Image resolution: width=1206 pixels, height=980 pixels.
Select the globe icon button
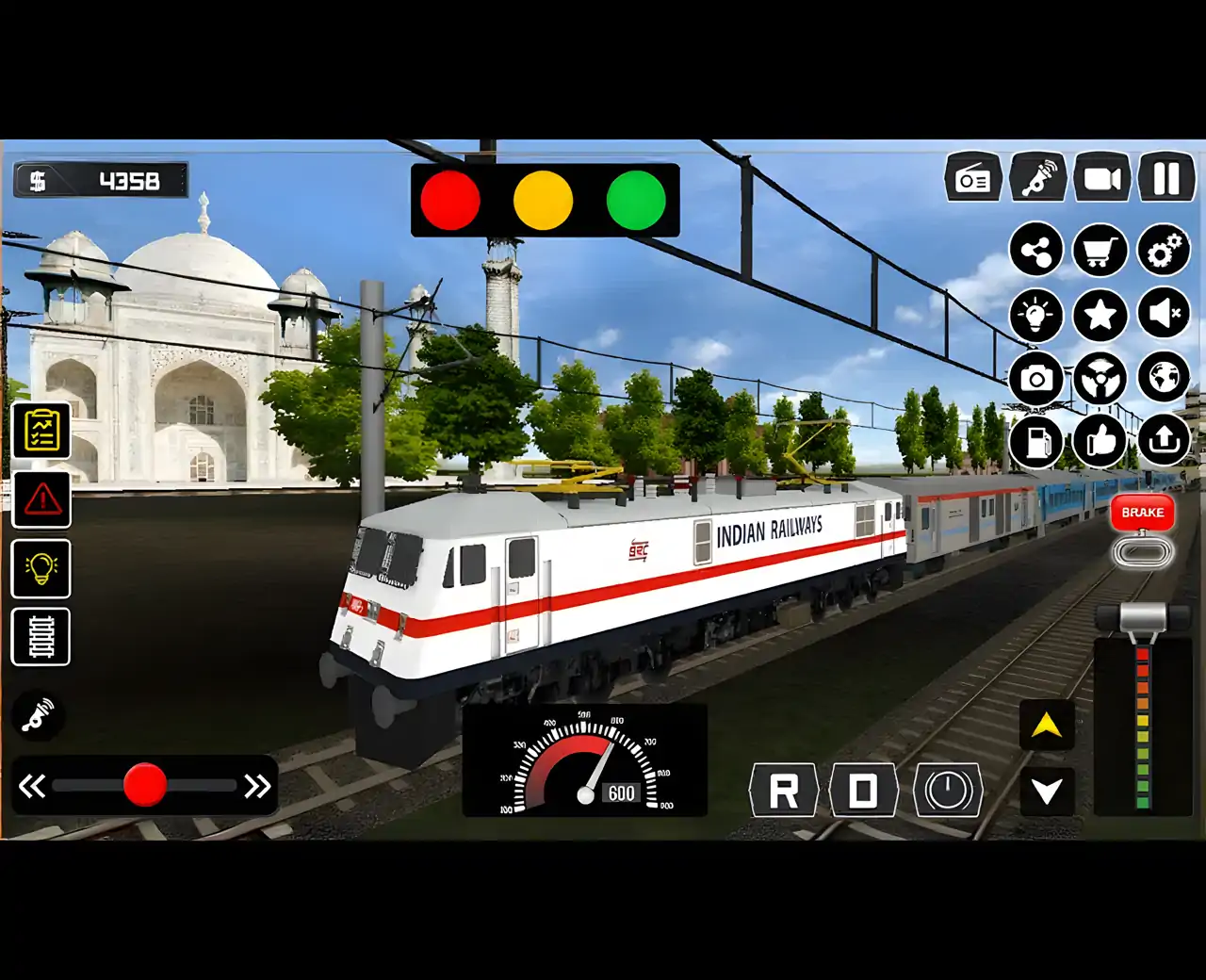click(x=1165, y=378)
